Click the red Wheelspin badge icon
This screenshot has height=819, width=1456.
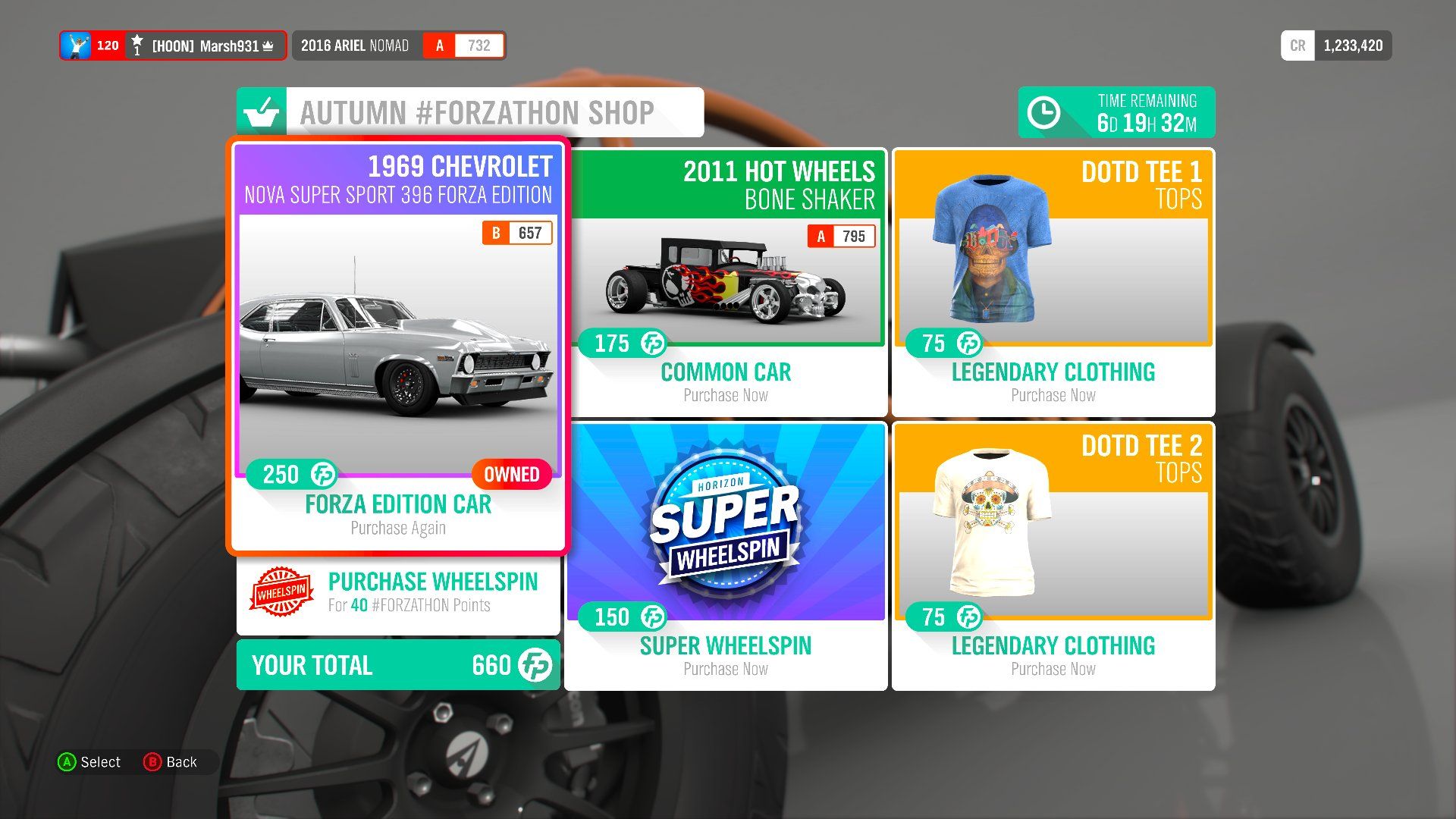pos(281,592)
